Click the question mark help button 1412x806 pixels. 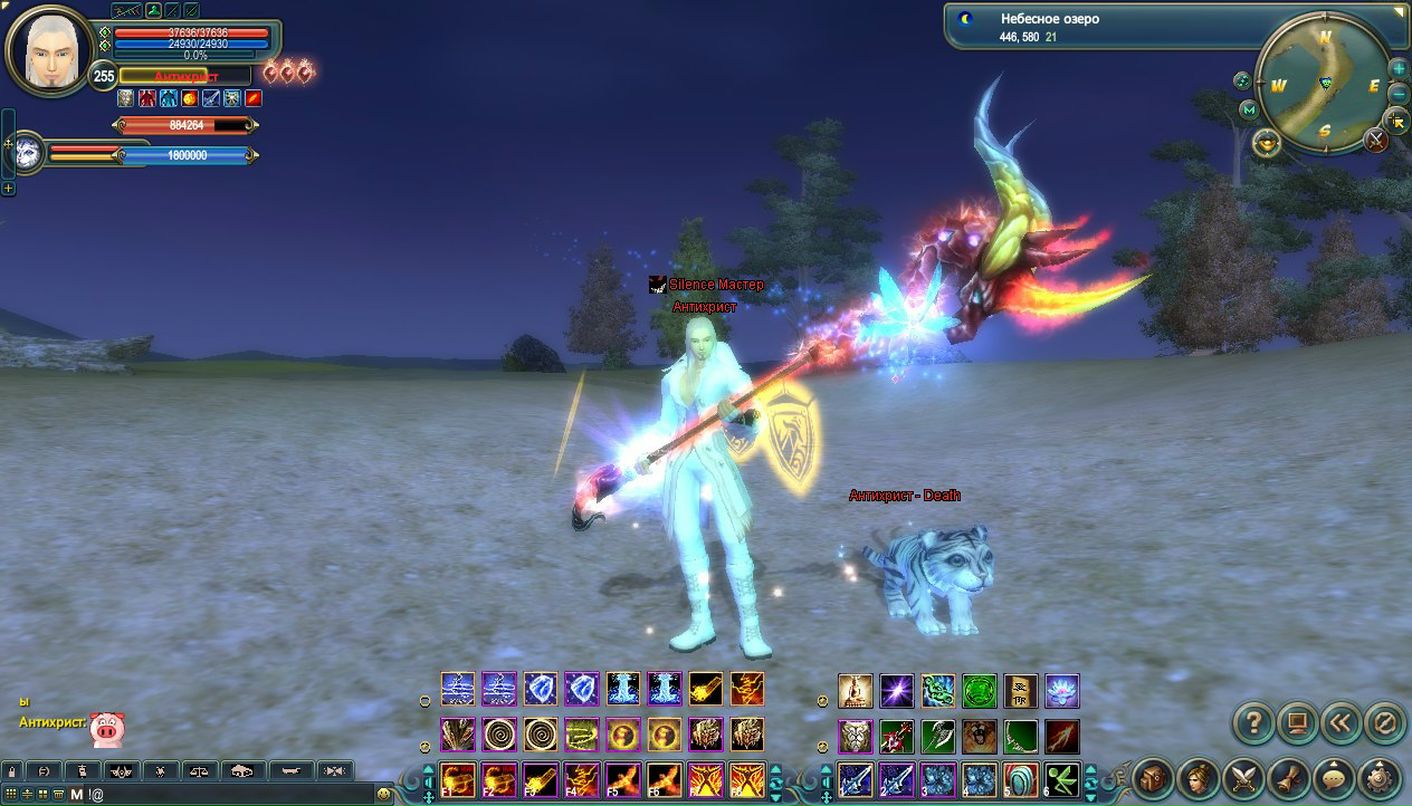(x=1252, y=722)
